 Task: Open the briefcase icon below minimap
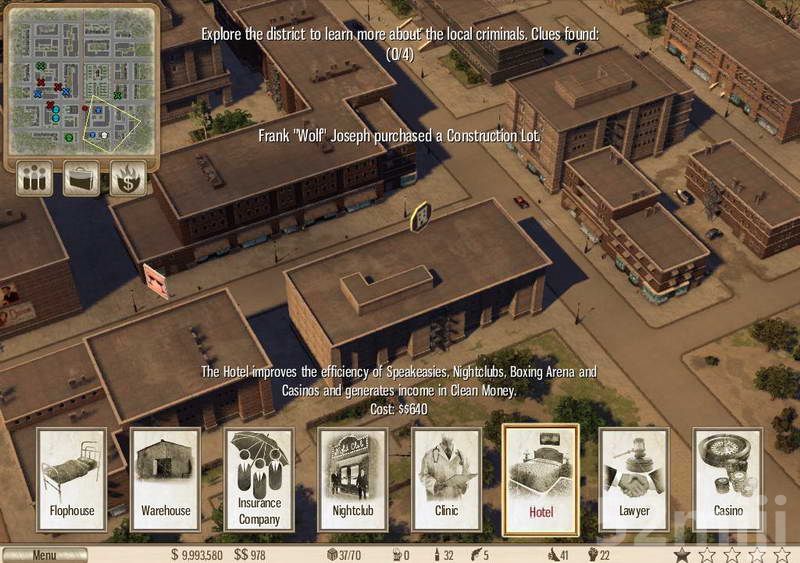click(82, 179)
